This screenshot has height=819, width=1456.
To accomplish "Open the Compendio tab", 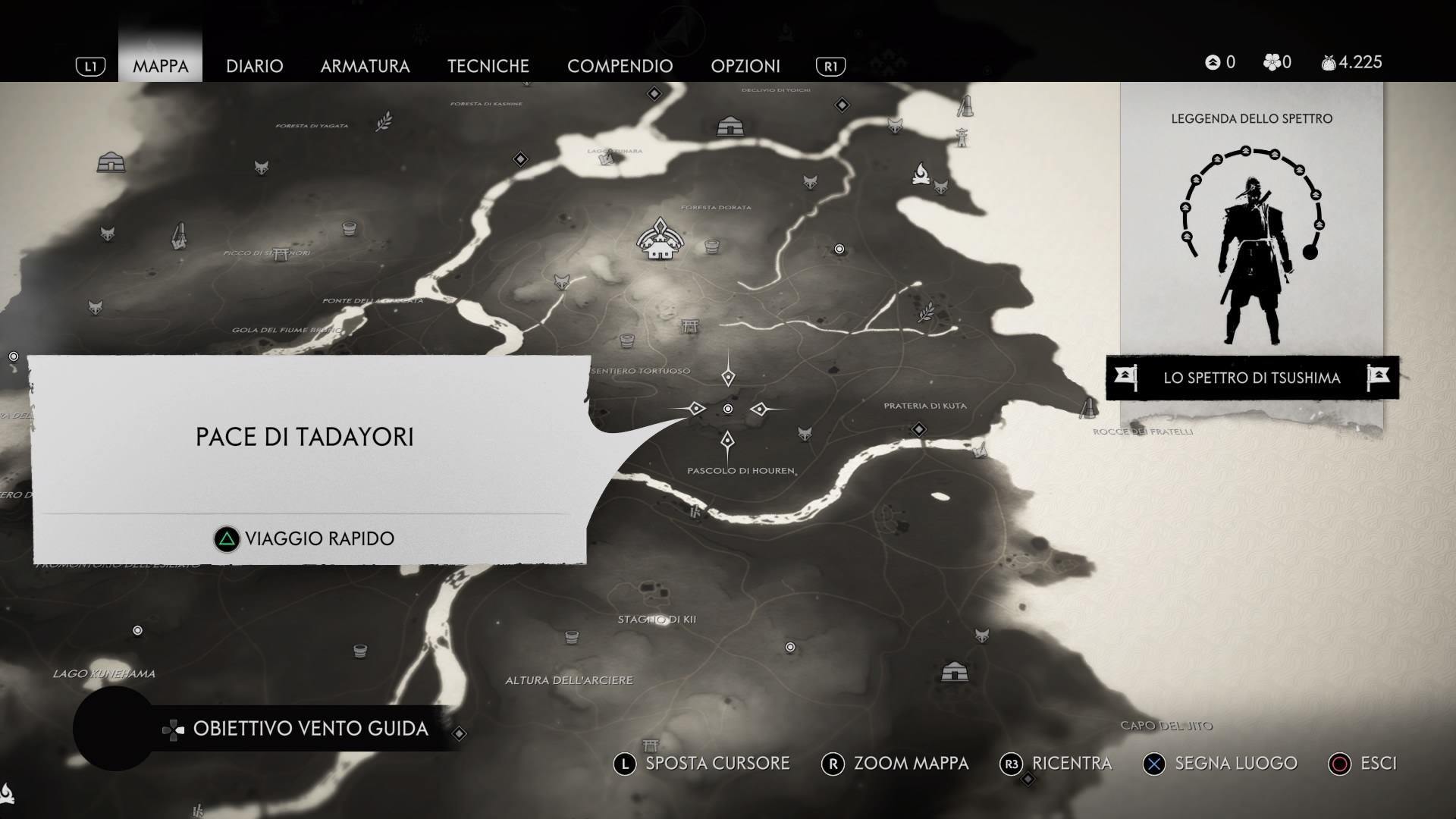I will click(x=620, y=66).
